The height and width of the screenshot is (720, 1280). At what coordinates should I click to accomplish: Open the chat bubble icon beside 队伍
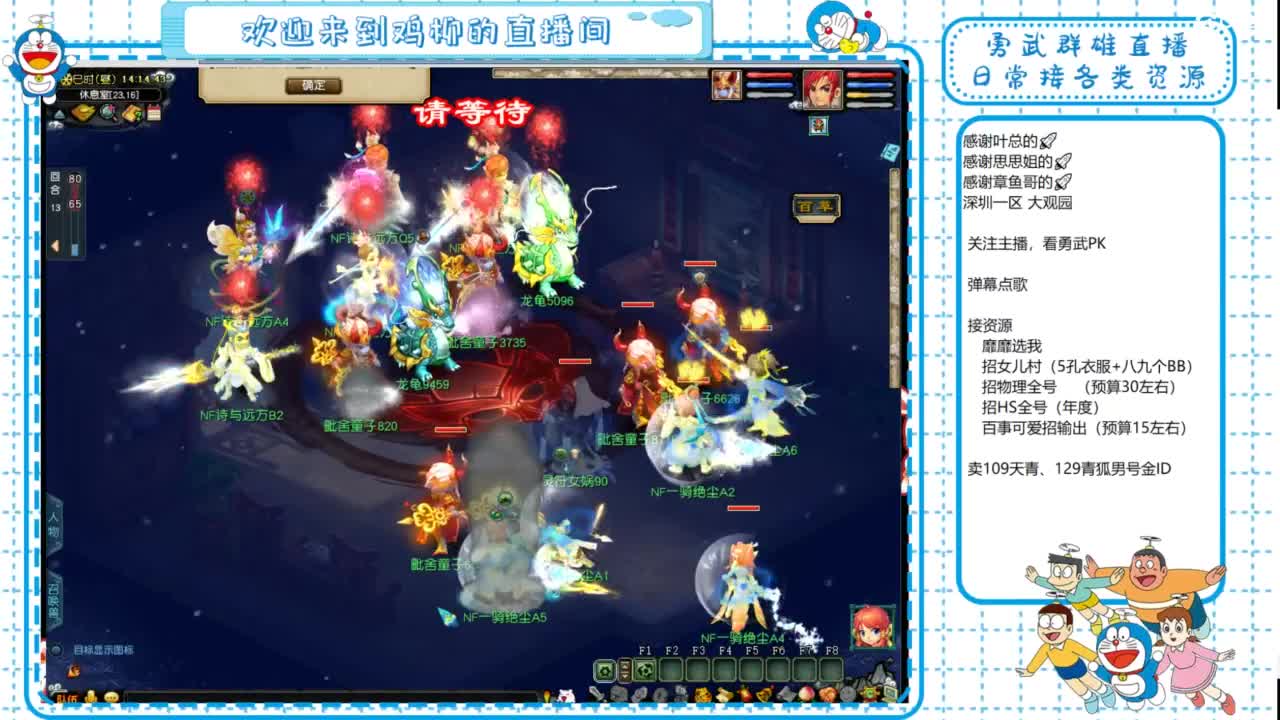coord(112,698)
